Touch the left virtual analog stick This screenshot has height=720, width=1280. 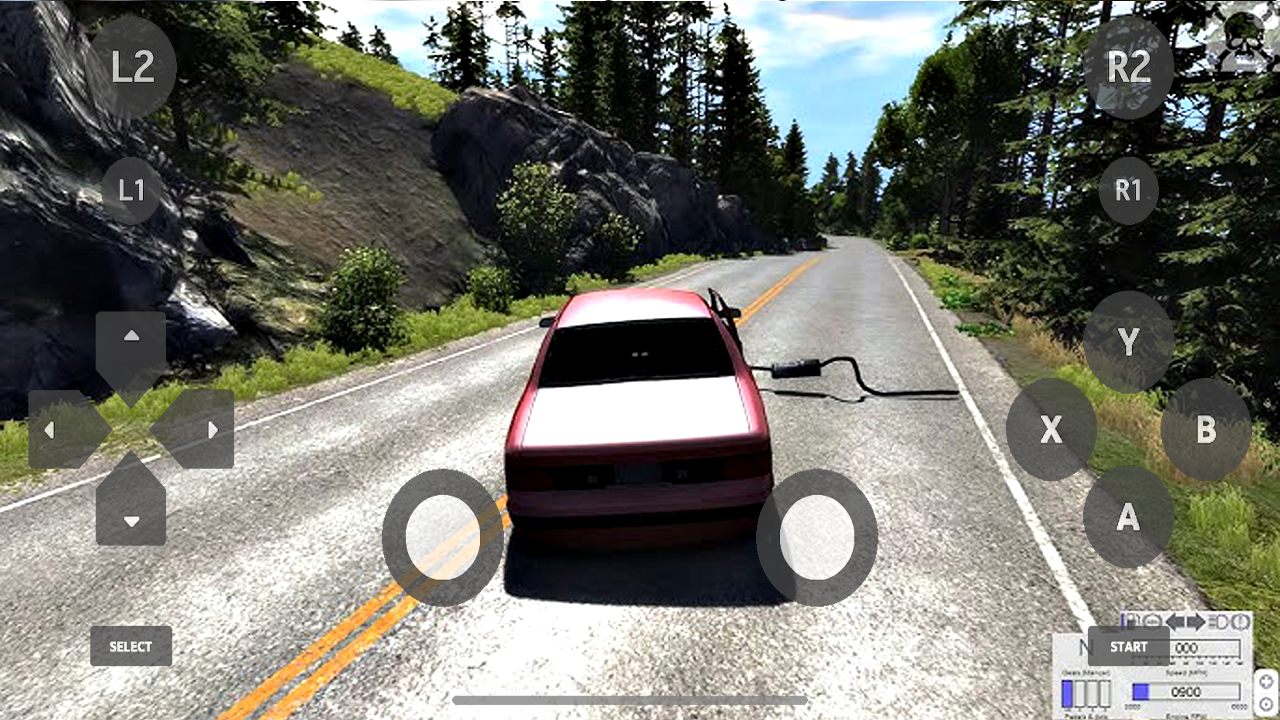[x=443, y=537]
